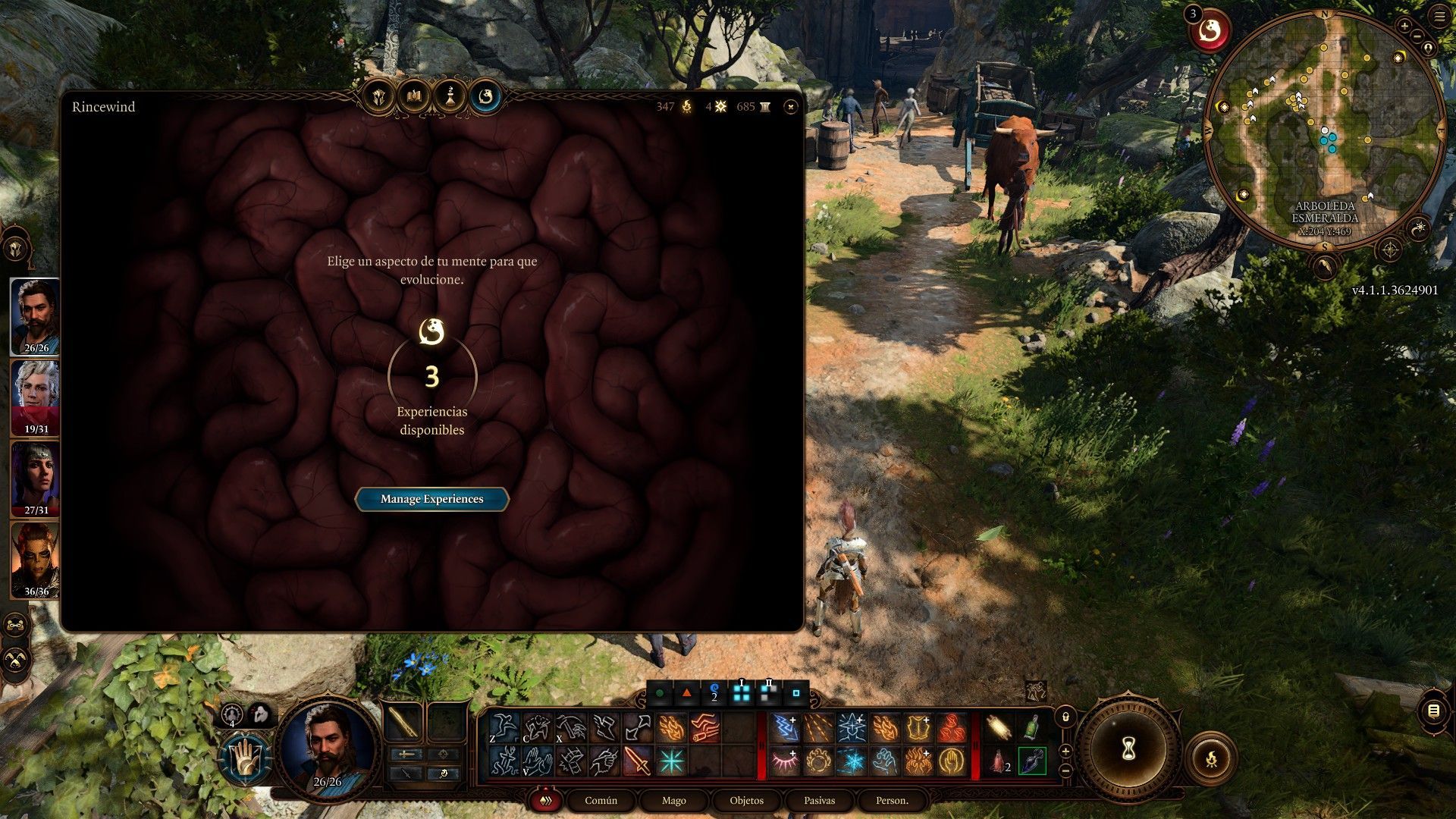The height and width of the screenshot is (819, 1456).
Task: End turn with the hourglass button
Action: (x=1128, y=749)
